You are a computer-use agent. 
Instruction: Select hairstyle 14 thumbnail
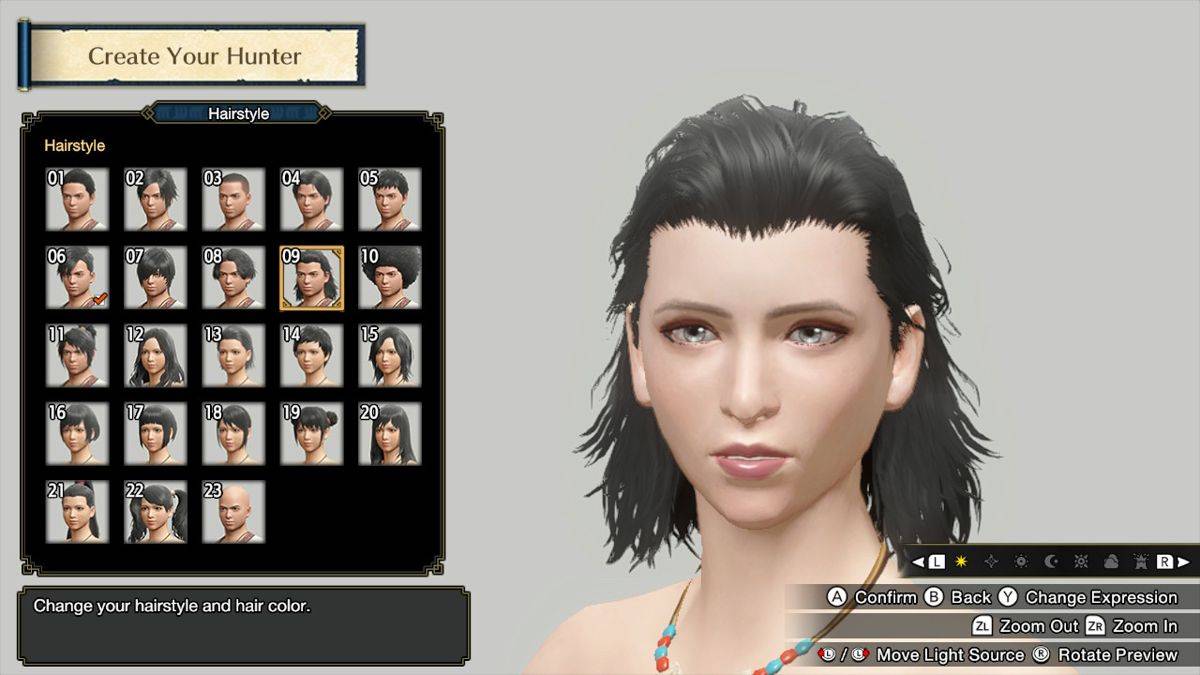[311, 355]
